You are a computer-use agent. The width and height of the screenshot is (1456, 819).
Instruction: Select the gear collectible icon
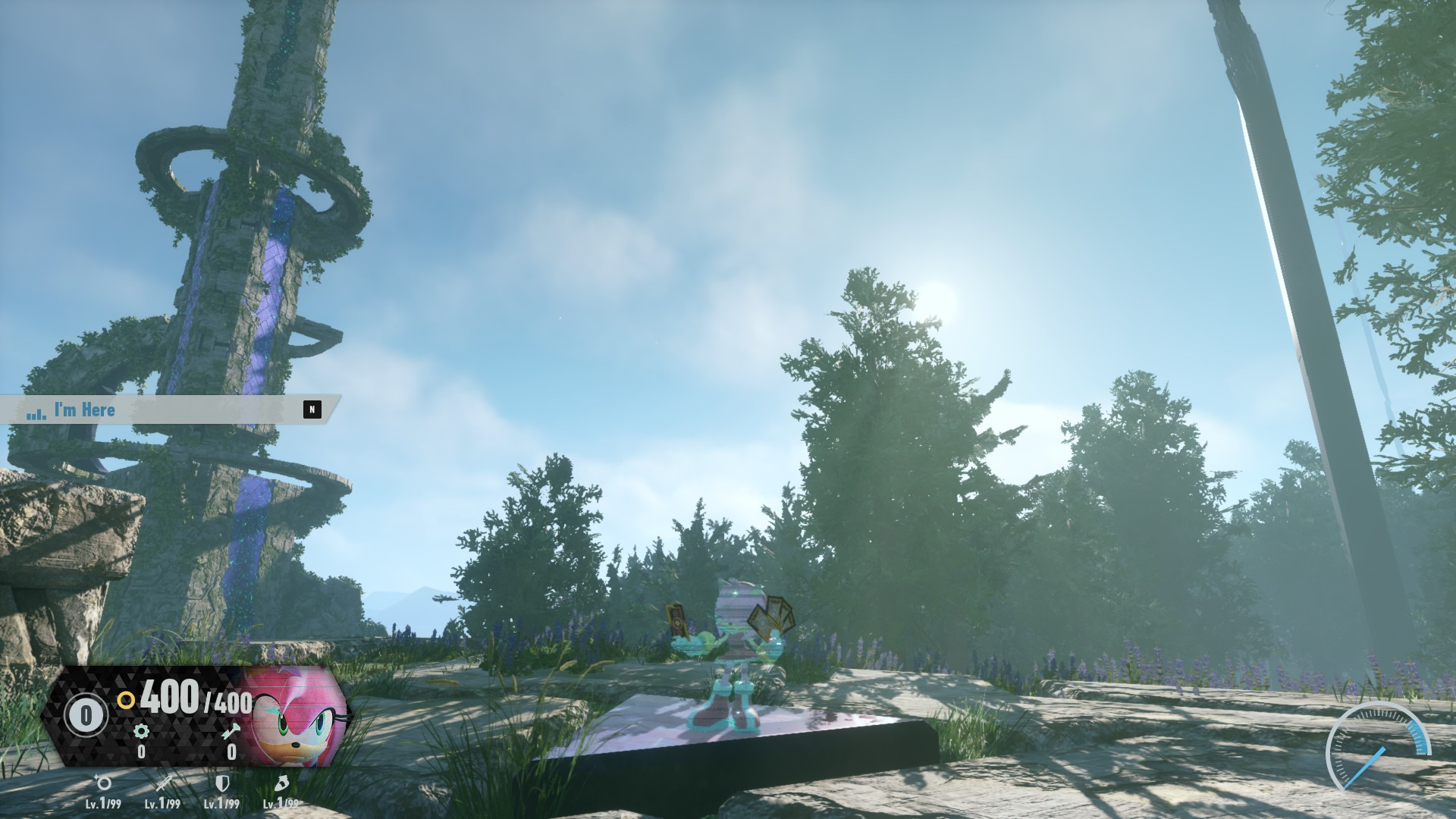click(x=141, y=731)
